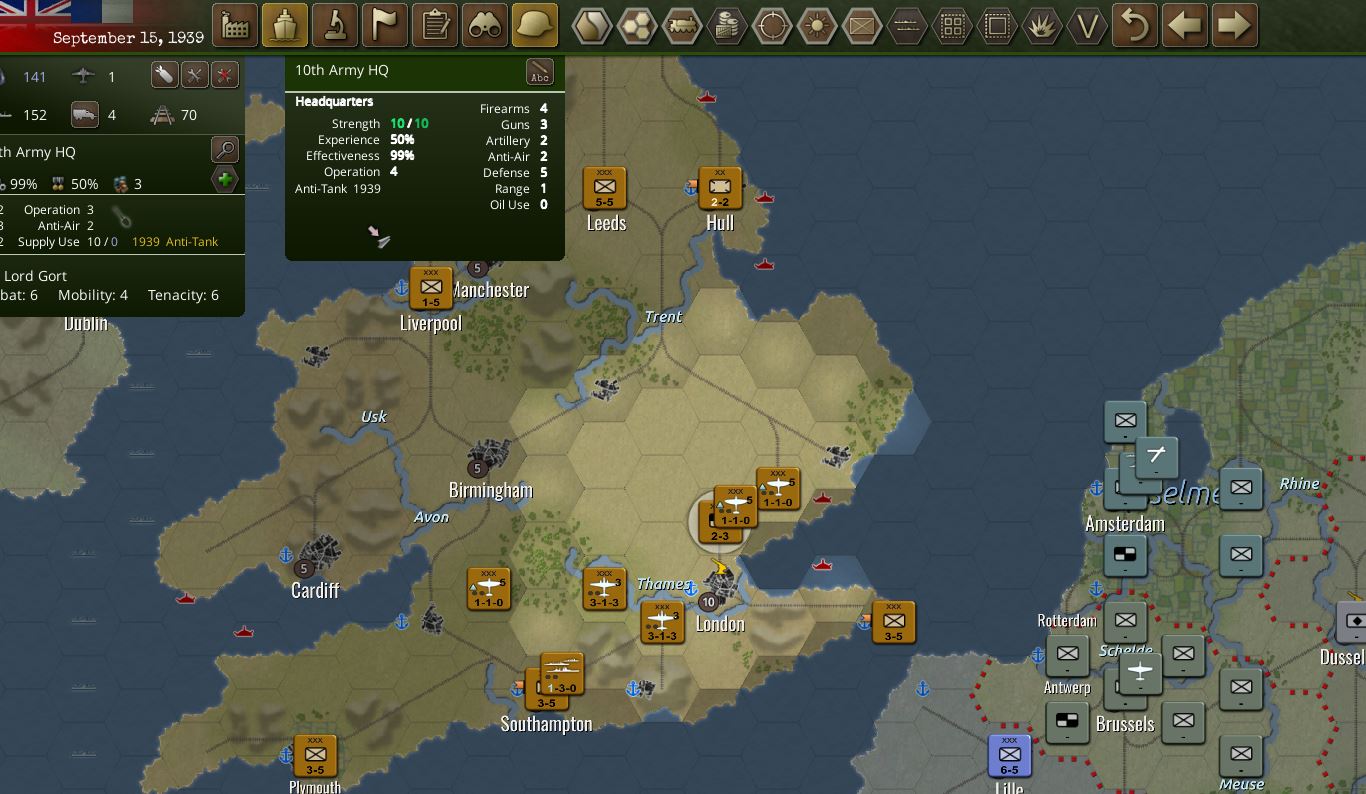Select the previous unit with left arrow

click(1185, 26)
